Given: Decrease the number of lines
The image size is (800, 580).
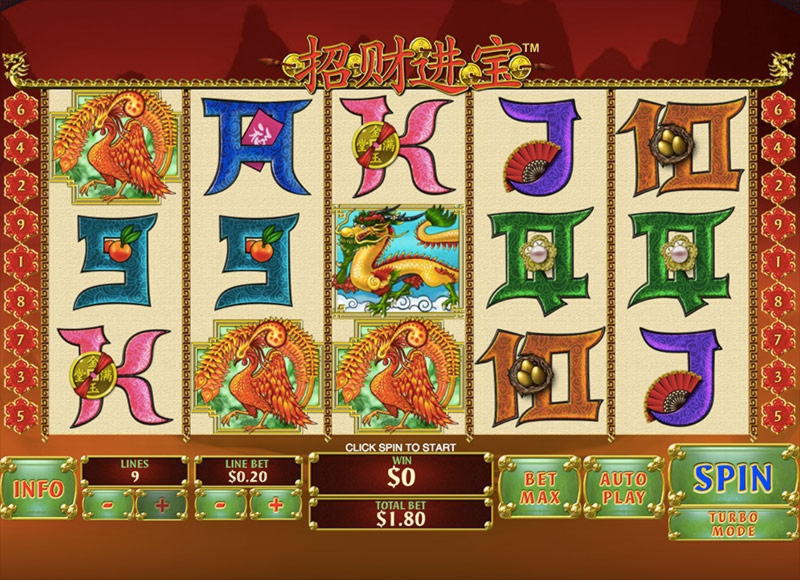Looking at the screenshot, I should point(107,505).
